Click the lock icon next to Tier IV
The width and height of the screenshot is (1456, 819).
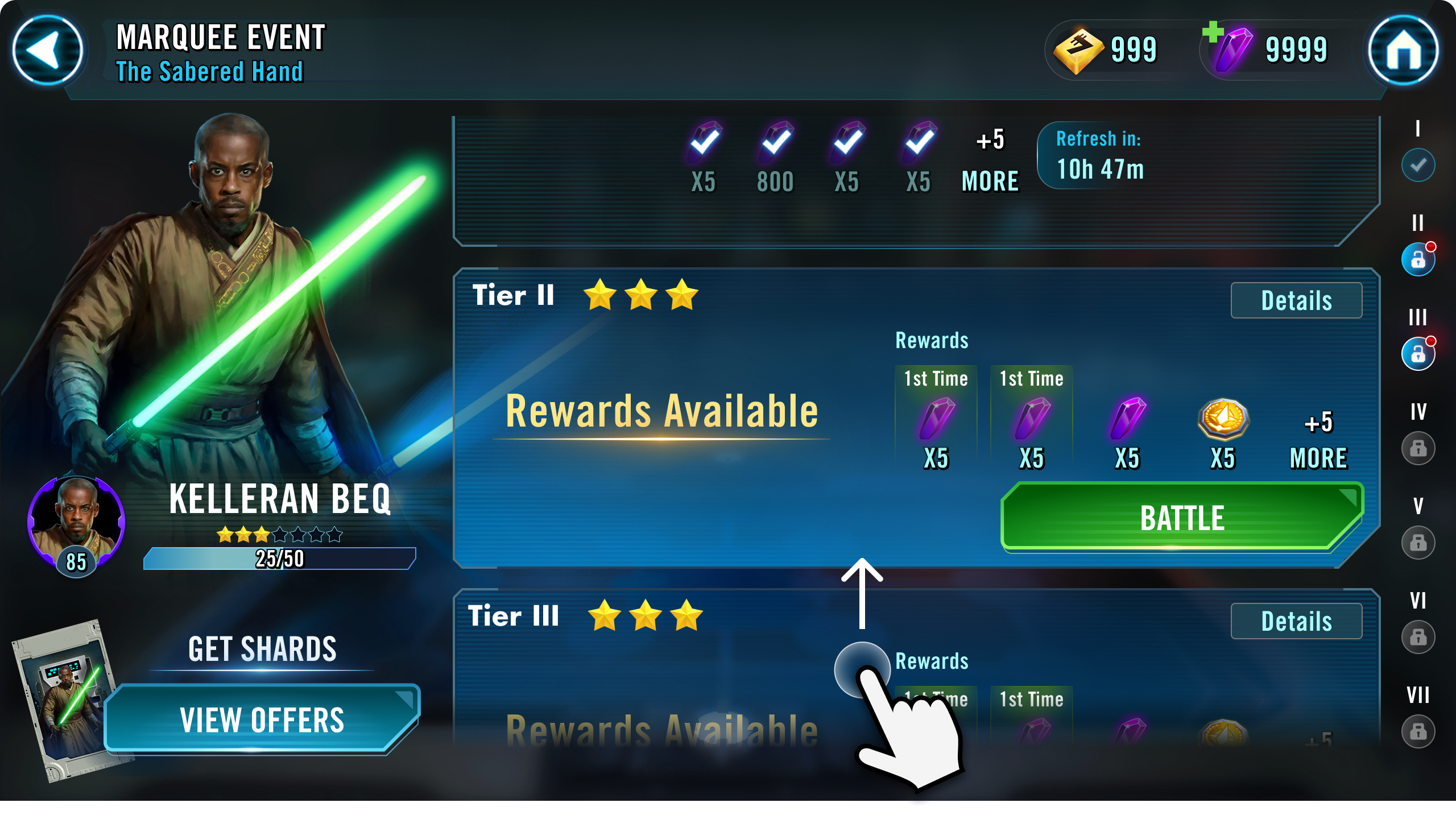[x=1418, y=449]
